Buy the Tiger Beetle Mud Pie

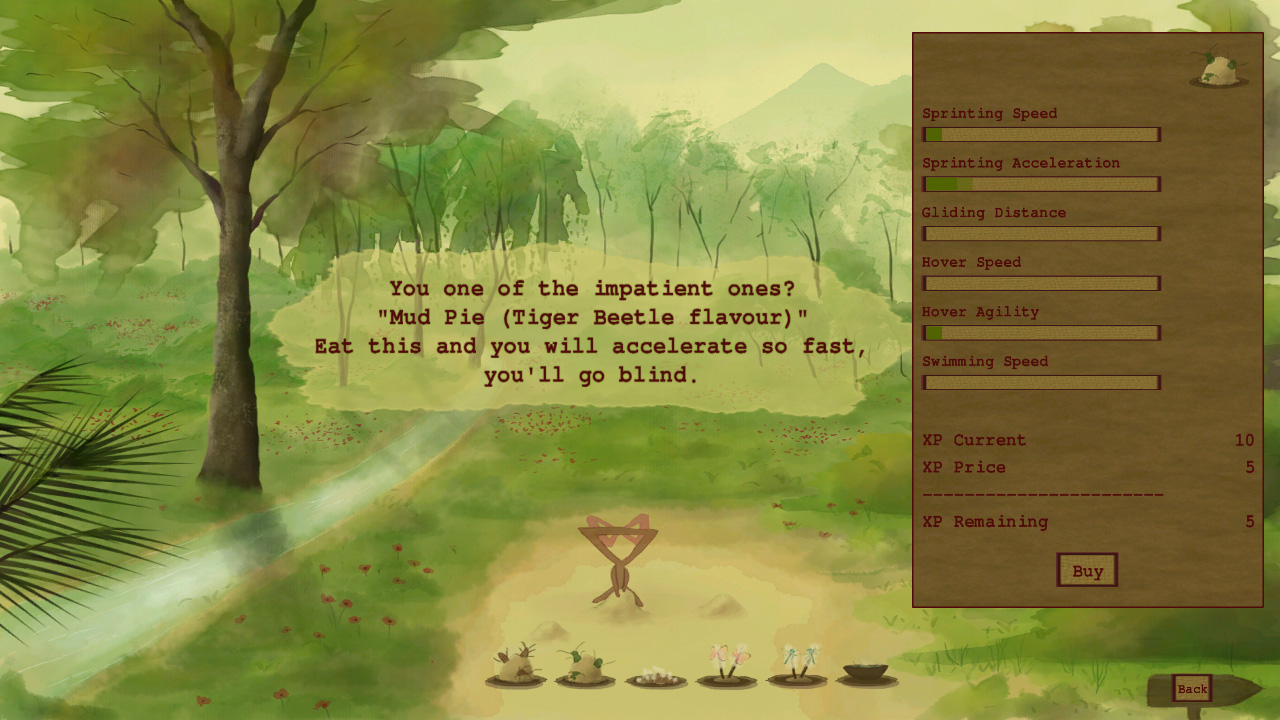pyautogui.click(x=1087, y=570)
